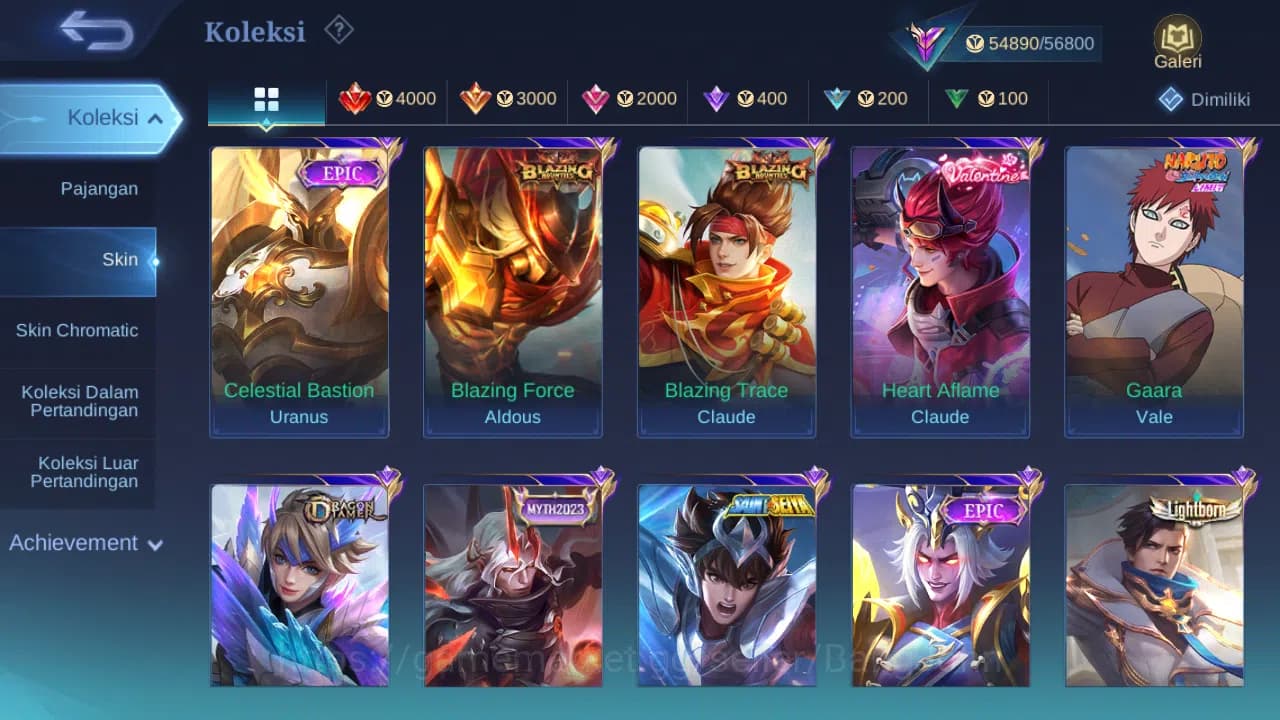Image resolution: width=1280 pixels, height=720 pixels.
Task: Click the 54890/56800 collection points display
Action: [1030, 43]
